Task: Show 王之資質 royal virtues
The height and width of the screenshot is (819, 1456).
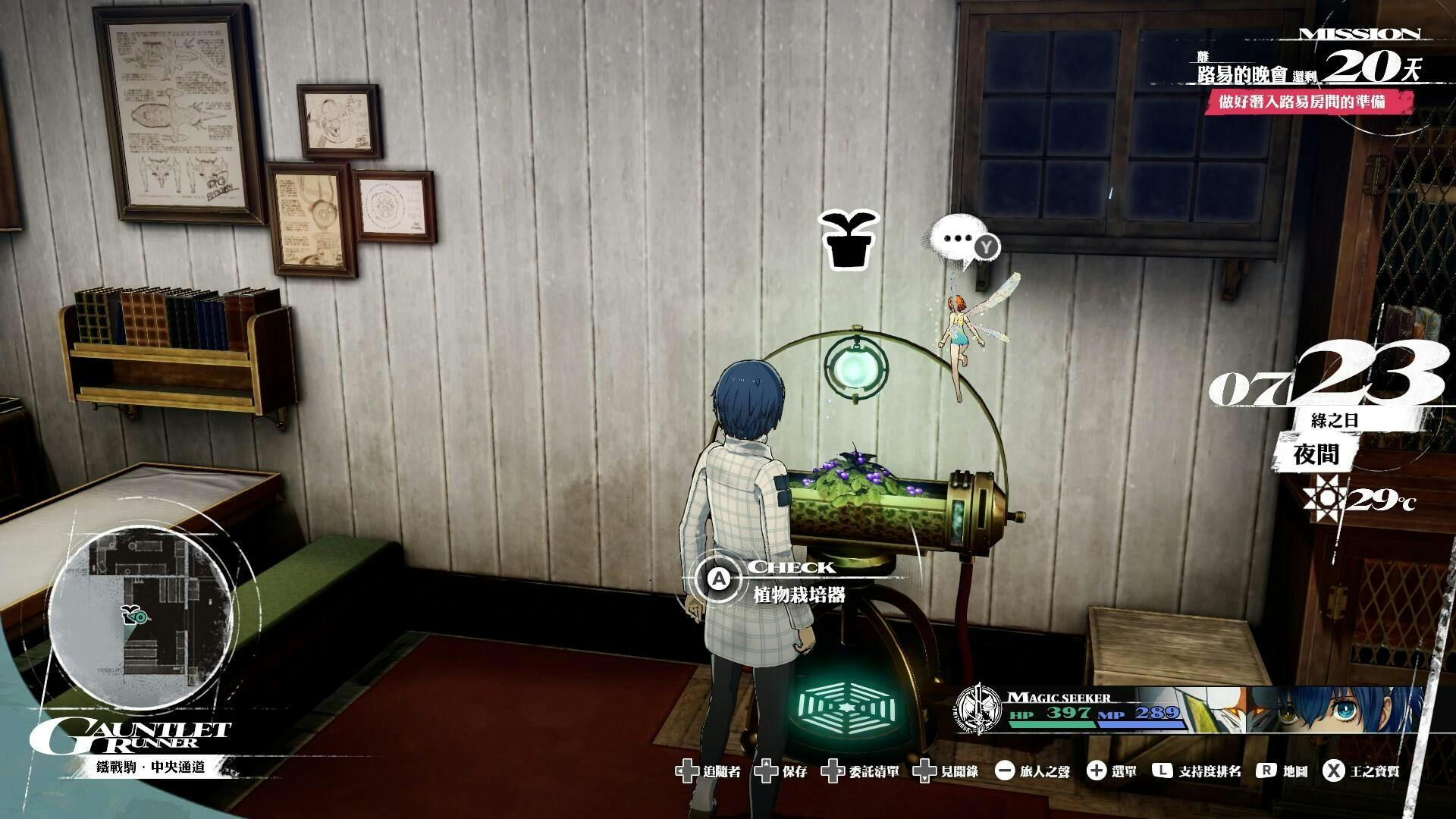Action: point(1361,772)
